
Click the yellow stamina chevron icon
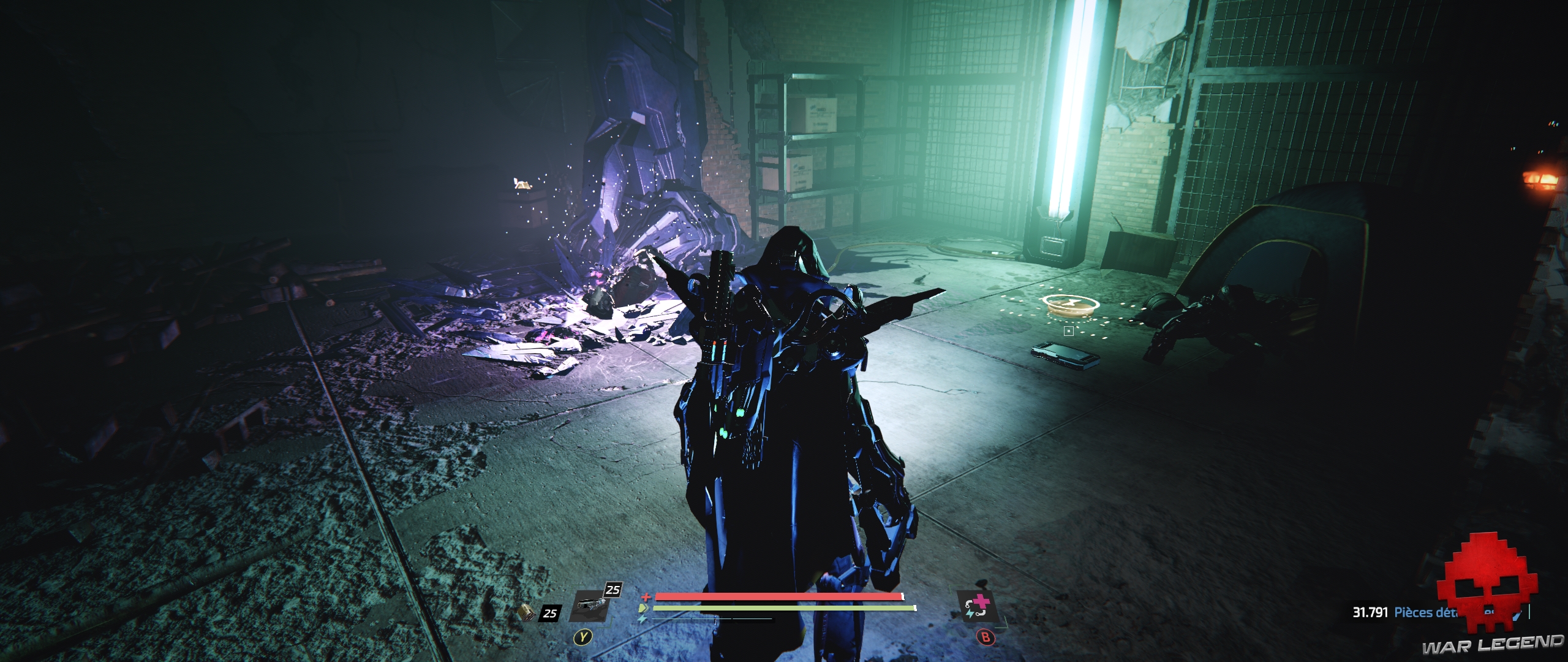644,608
